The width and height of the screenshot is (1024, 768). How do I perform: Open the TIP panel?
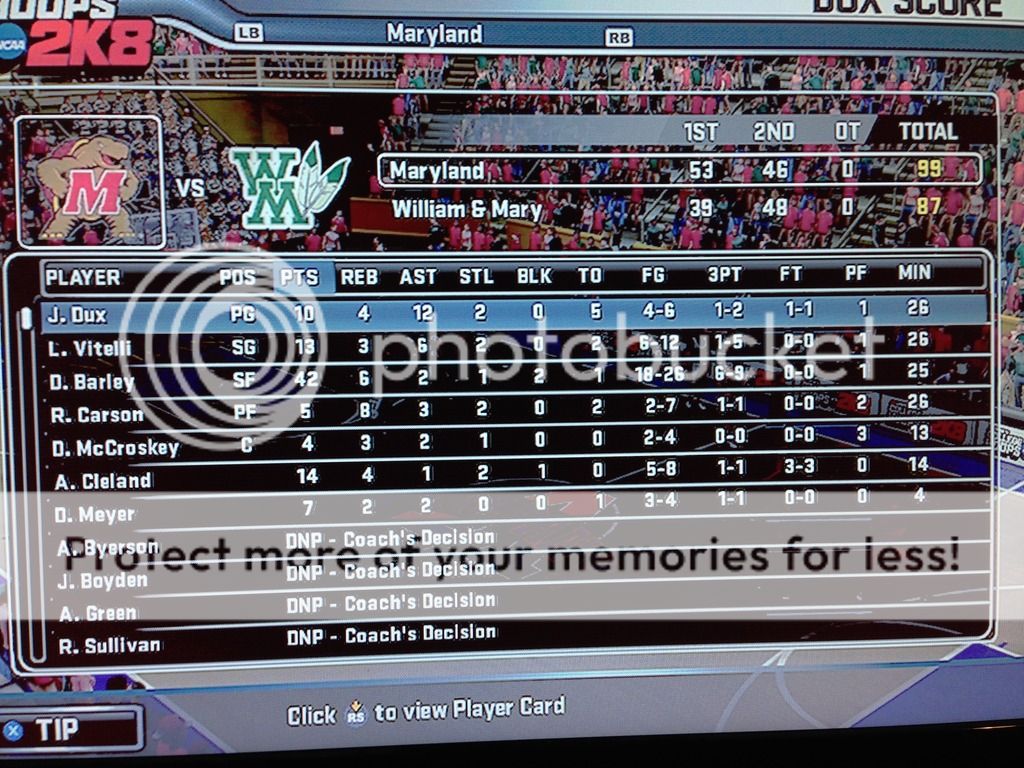coord(70,729)
